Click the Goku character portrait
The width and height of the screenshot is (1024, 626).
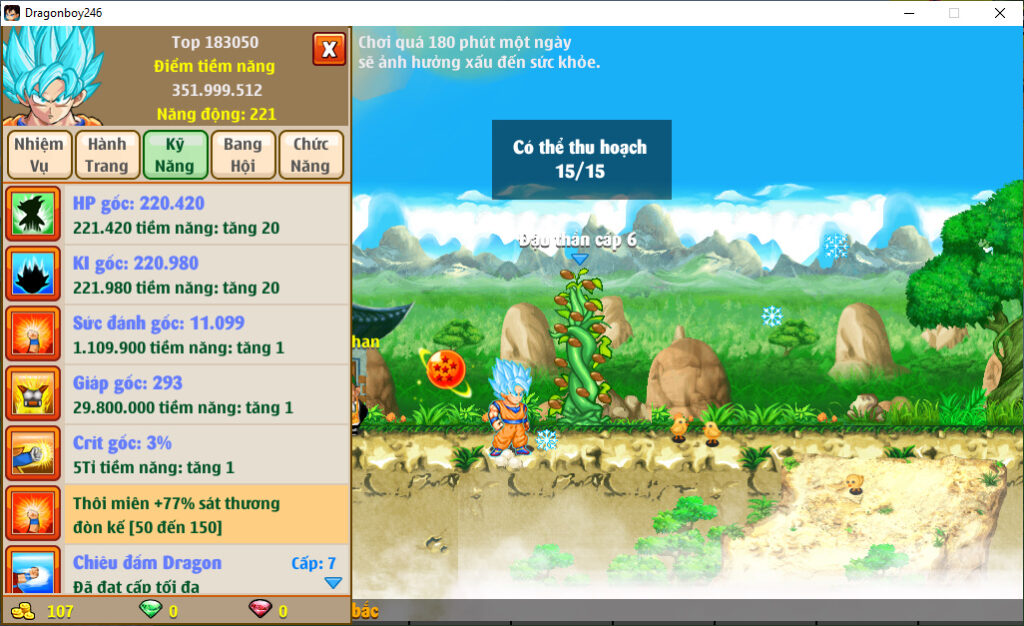pyautogui.click(x=50, y=75)
